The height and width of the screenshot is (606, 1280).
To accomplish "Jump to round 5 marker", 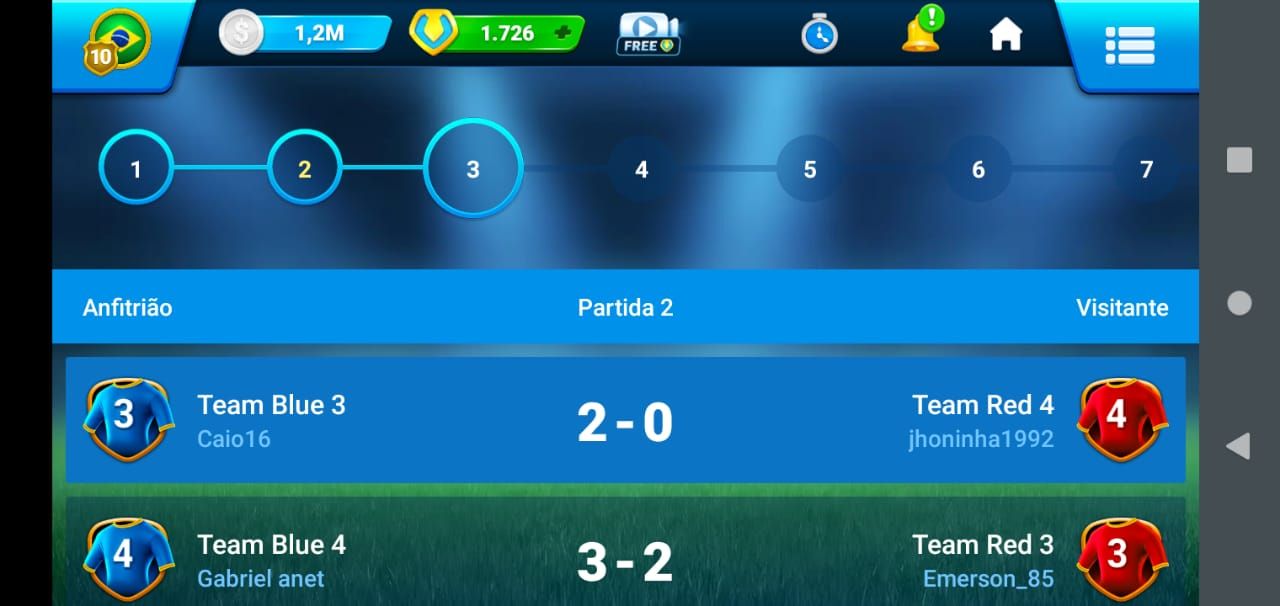I will click(x=810, y=169).
